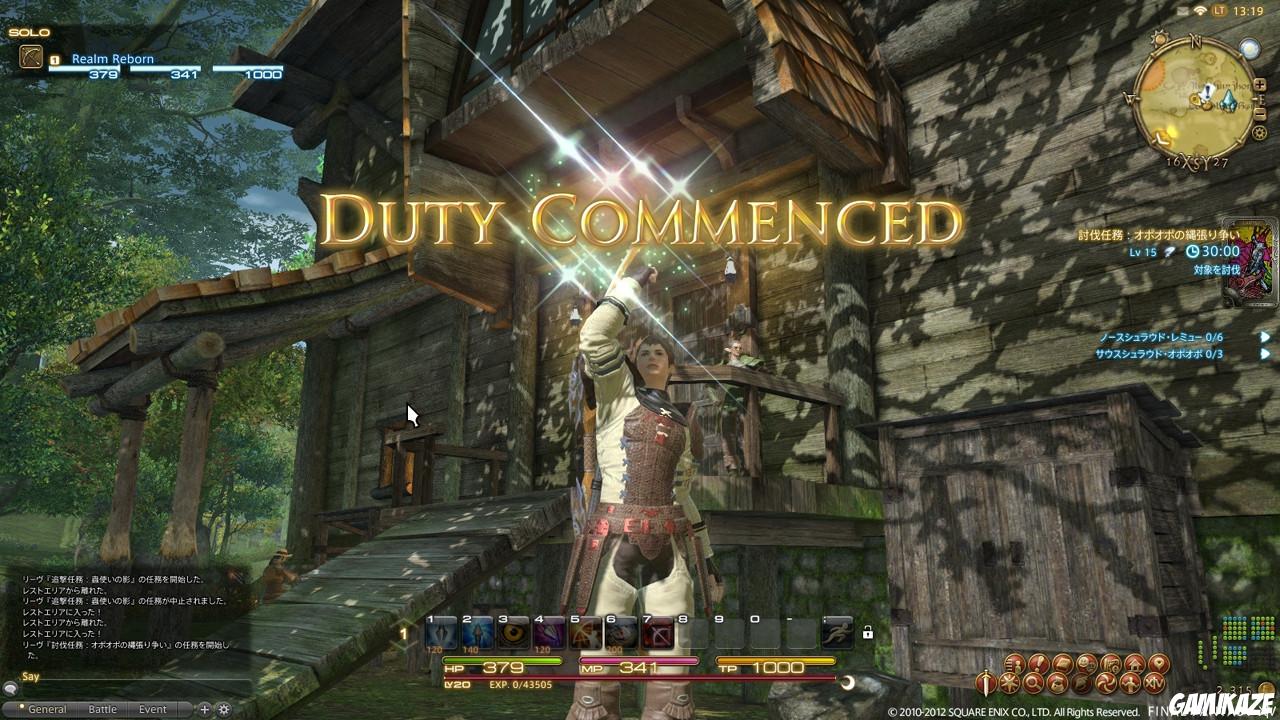Image resolution: width=1280 pixels, height=720 pixels.
Task: Click the + to add a chat tab
Action: pyautogui.click(x=204, y=709)
